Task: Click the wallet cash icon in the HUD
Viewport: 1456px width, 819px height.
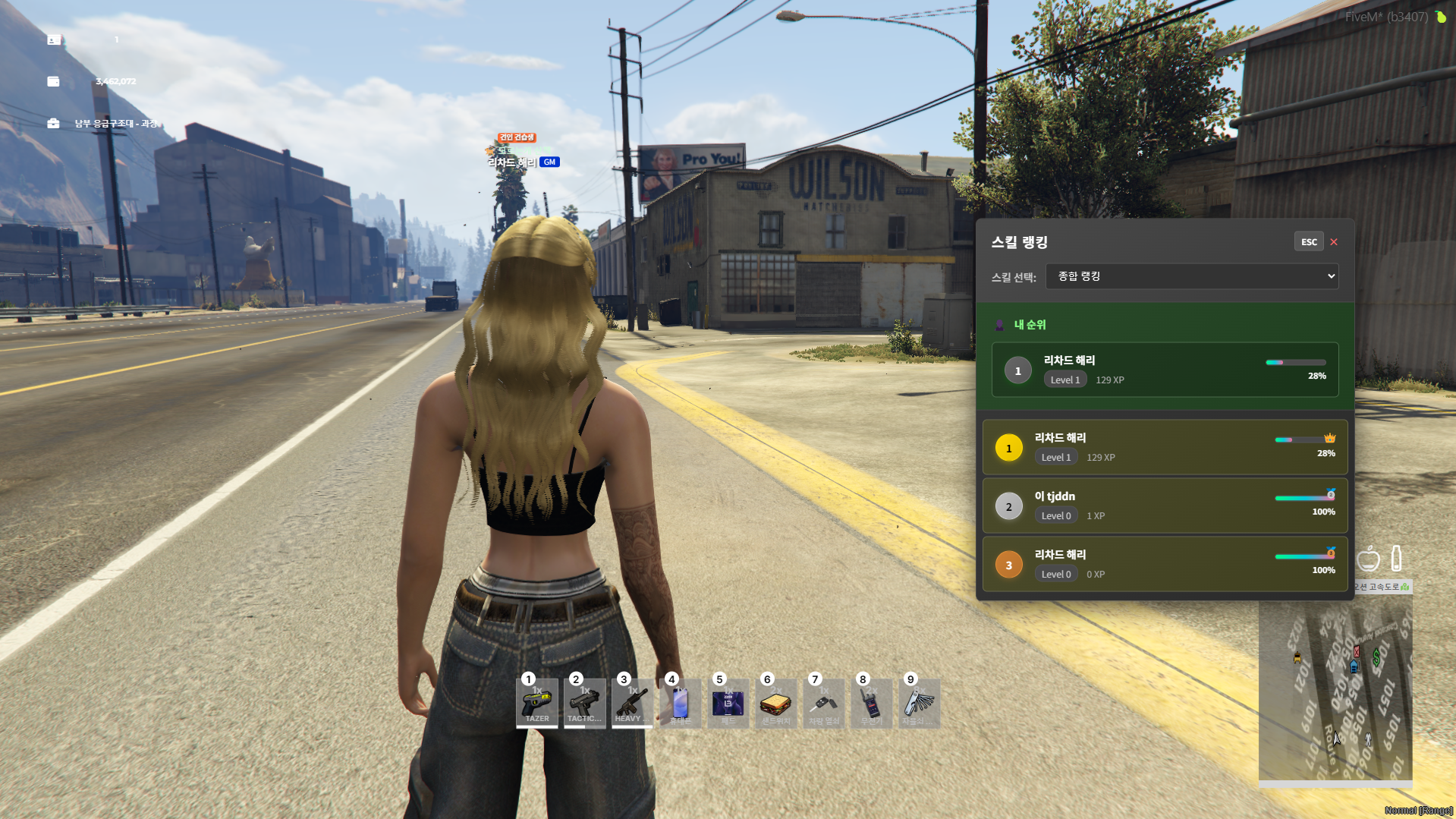Action: coord(53,81)
